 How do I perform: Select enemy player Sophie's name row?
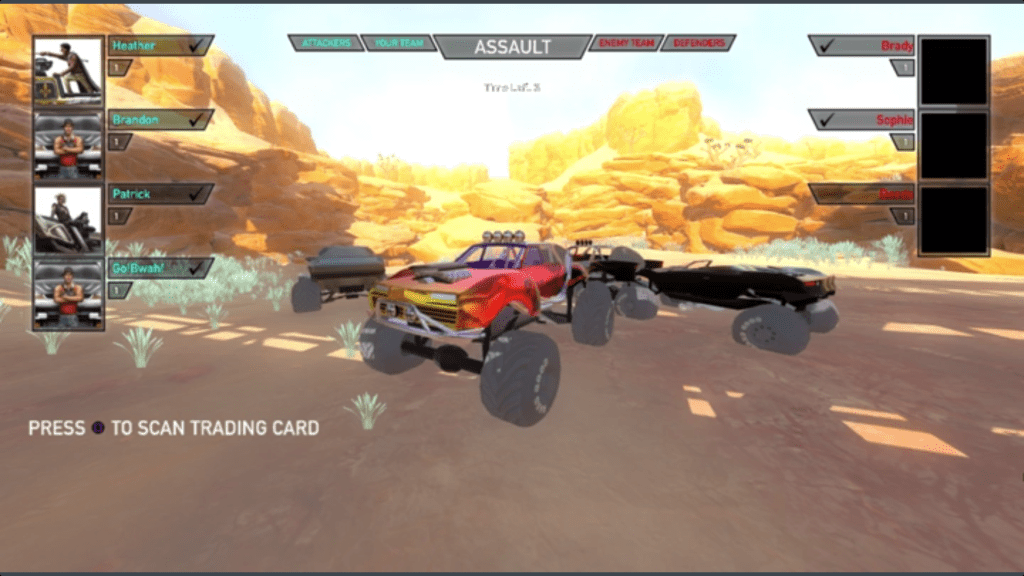tap(862, 119)
